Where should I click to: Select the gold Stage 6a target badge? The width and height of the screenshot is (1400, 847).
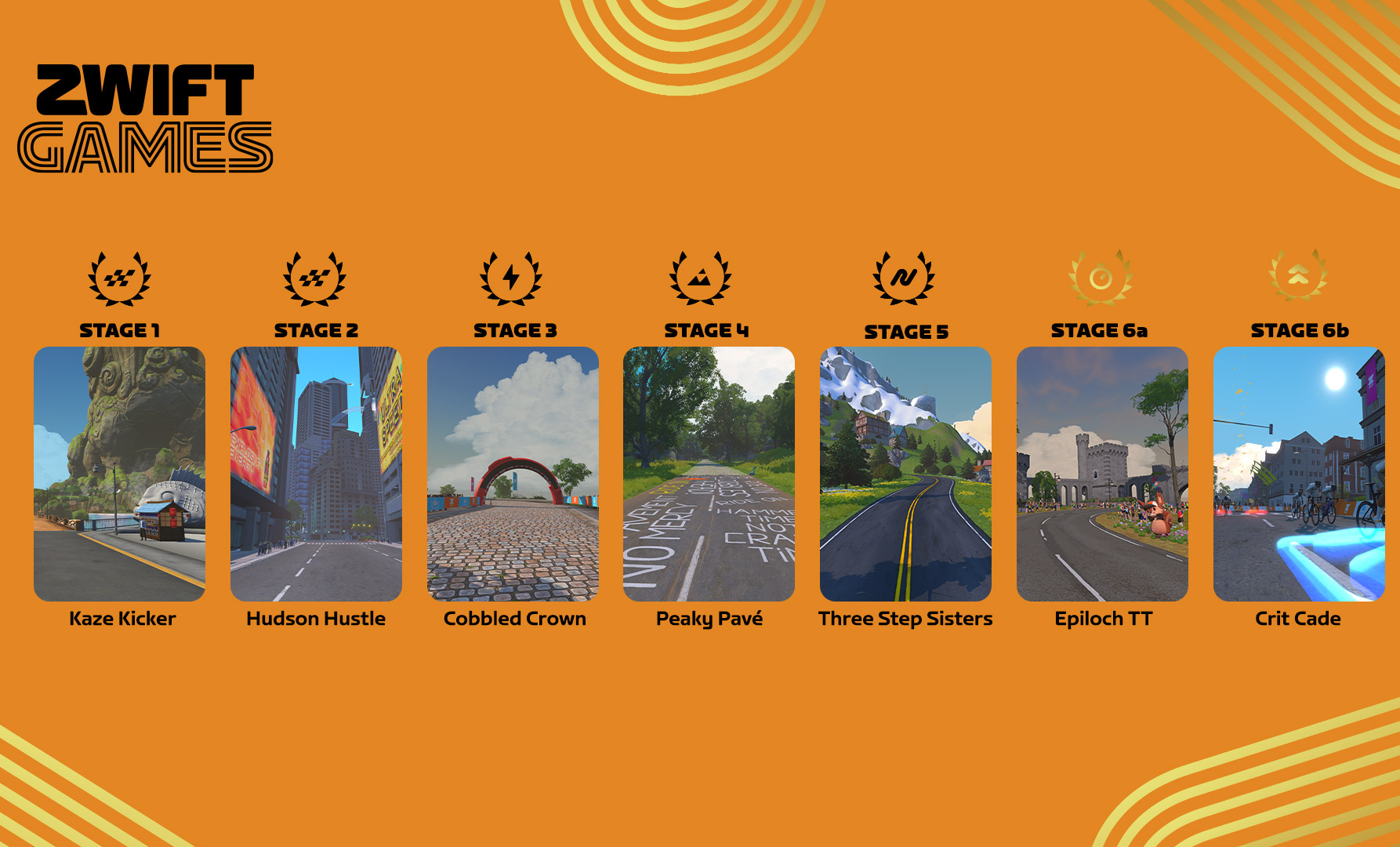point(1101,278)
